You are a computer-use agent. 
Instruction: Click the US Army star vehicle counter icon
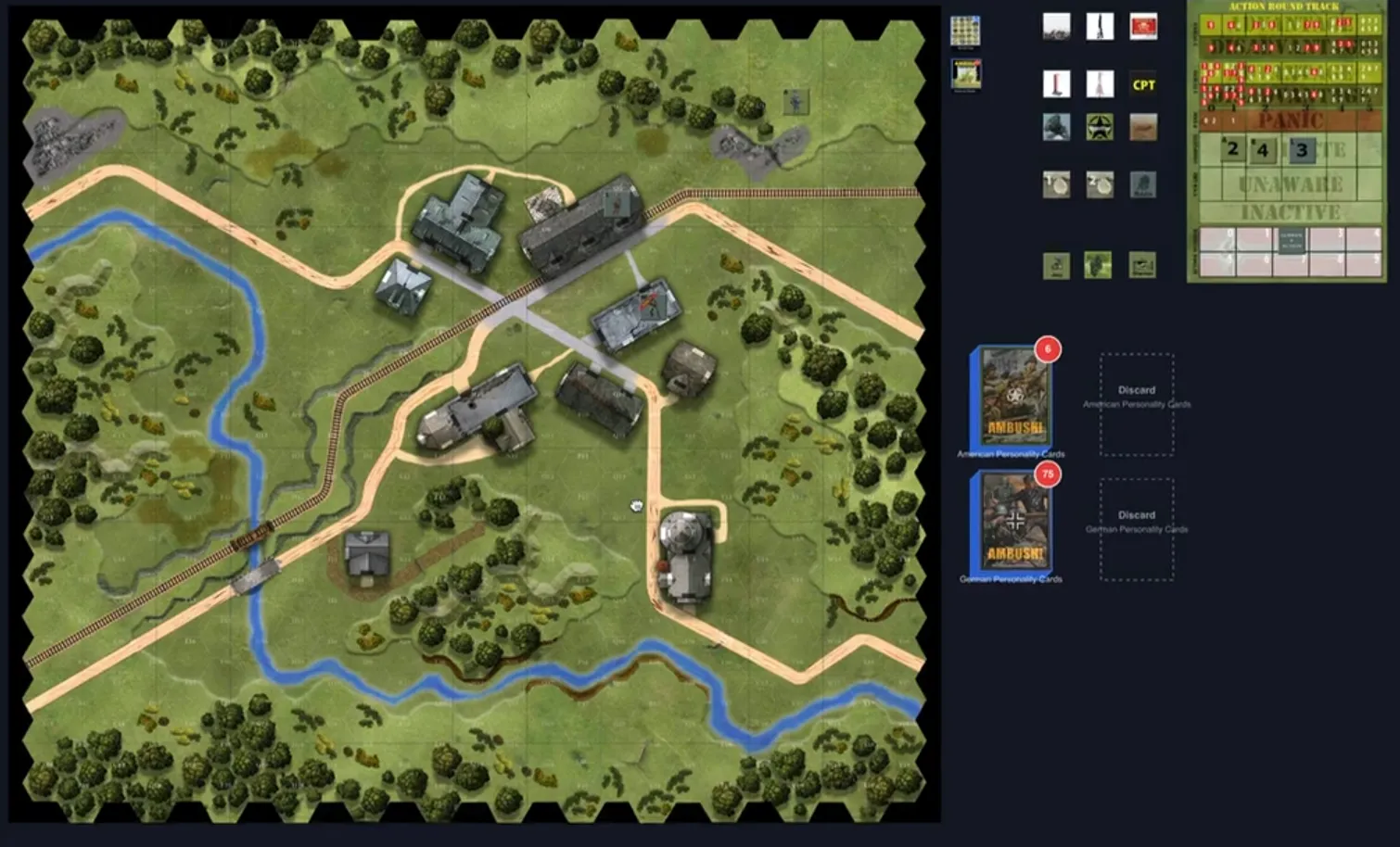click(x=1100, y=128)
